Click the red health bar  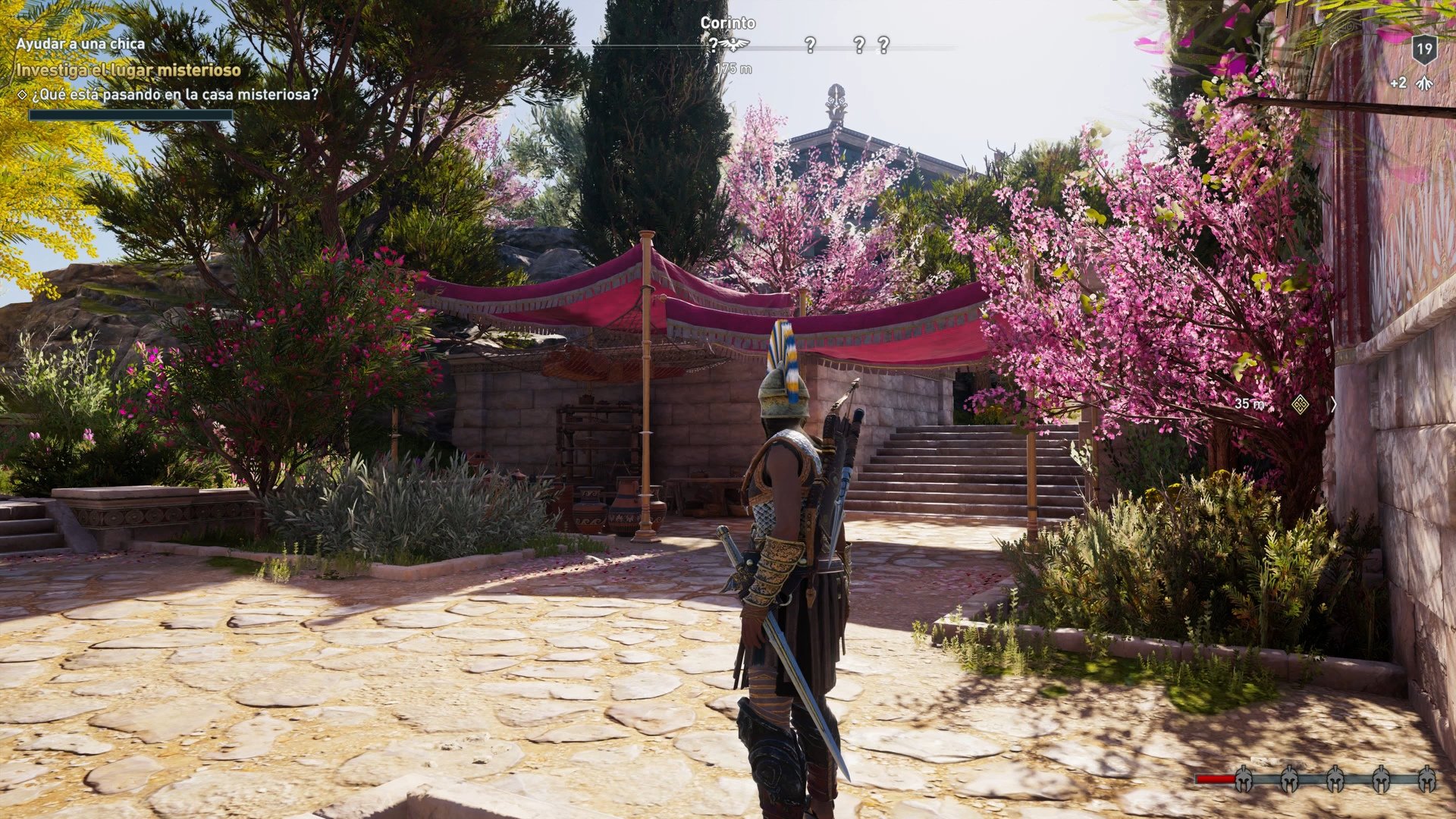pyautogui.click(x=1215, y=779)
